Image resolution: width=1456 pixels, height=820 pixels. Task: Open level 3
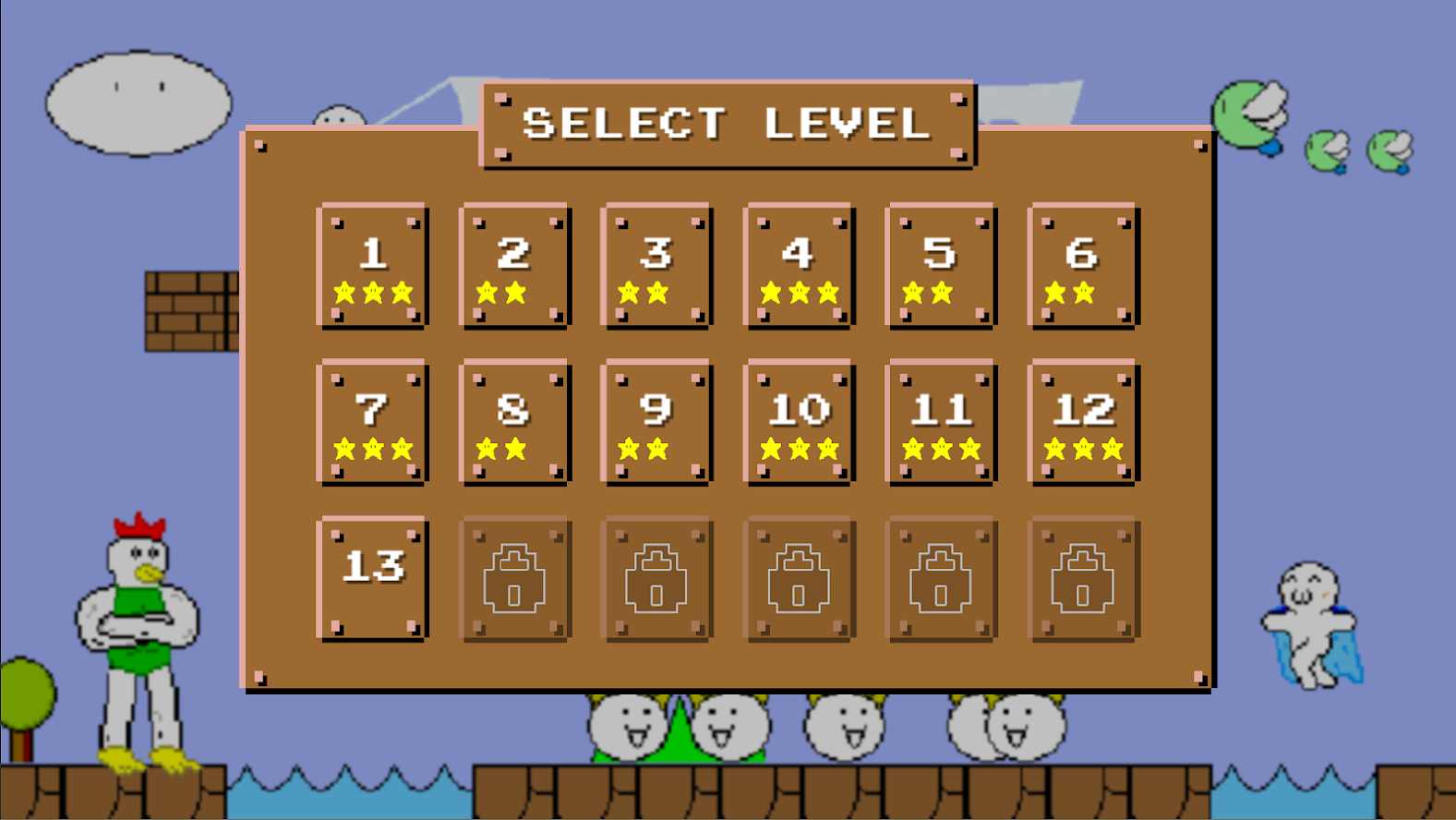tap(656, 266)
